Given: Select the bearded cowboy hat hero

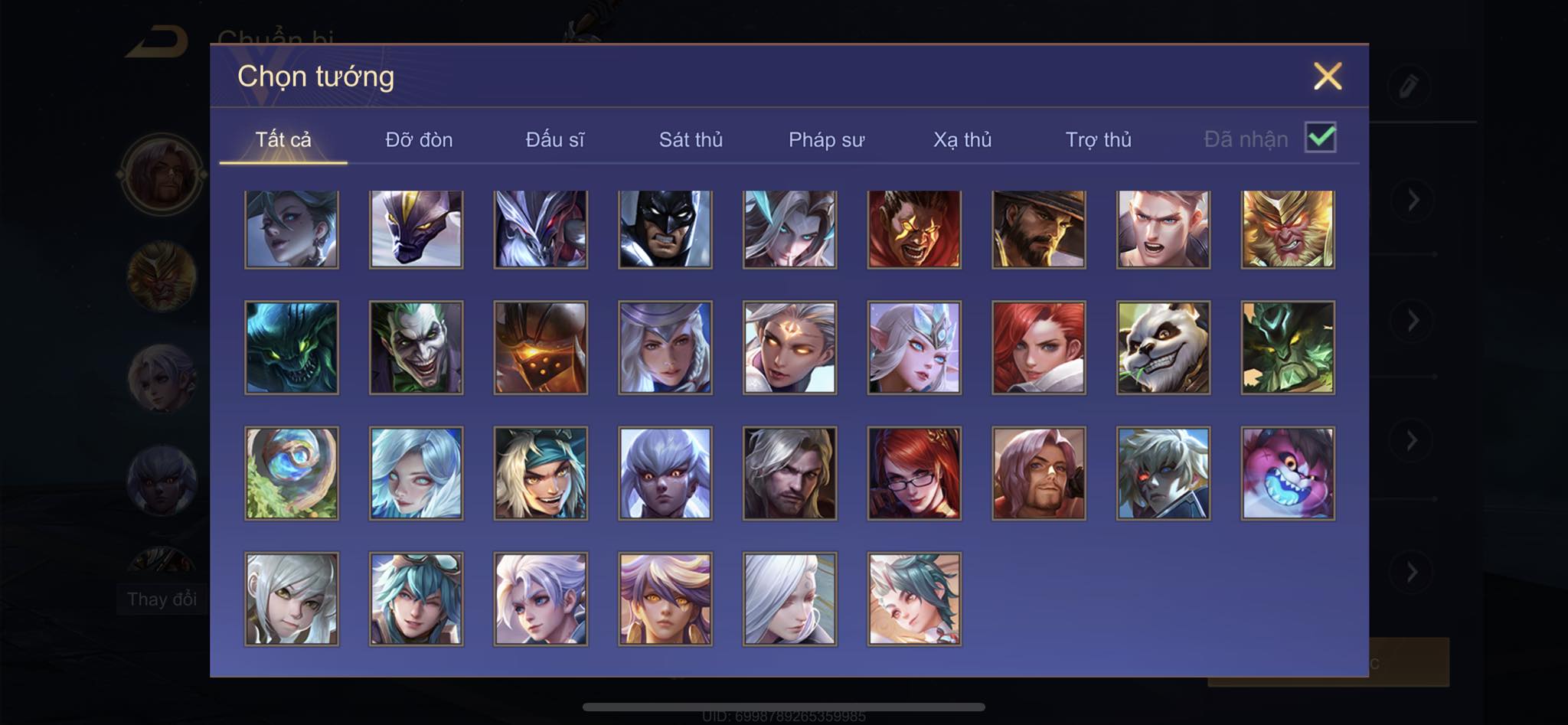Looking at the screenshot, I should click(1038, 229).
